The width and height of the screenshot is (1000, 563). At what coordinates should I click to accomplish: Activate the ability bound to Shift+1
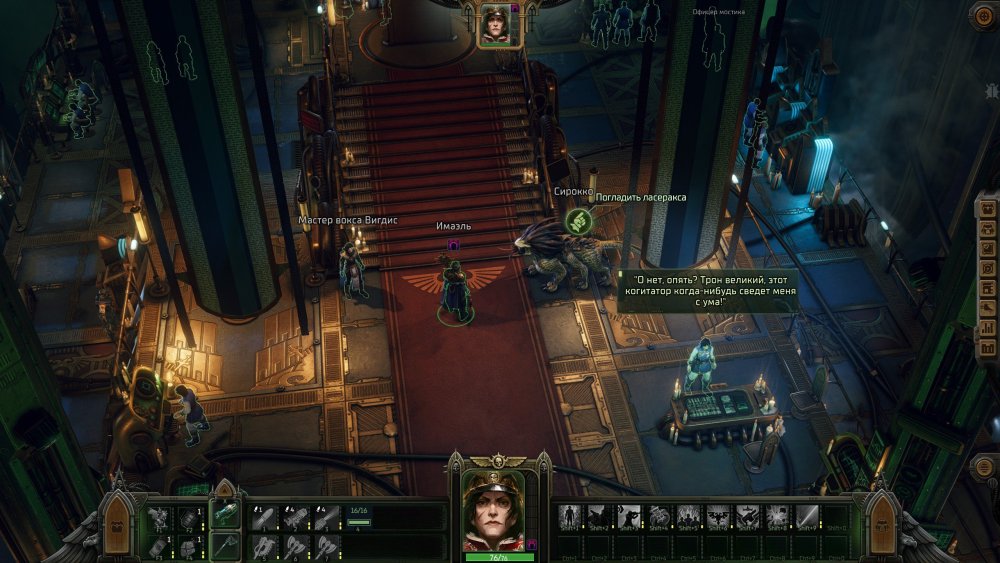(571, 517)
